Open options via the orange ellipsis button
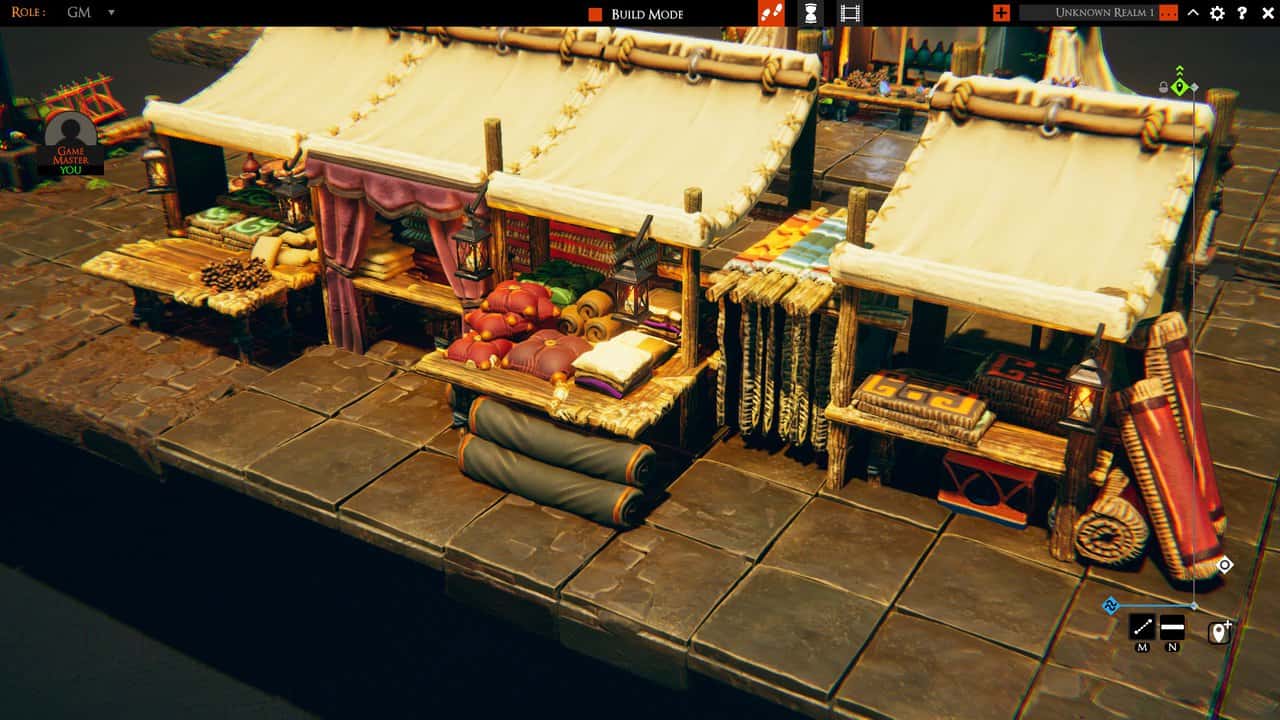This screenshot has height=720, width=1280. tap(1168, 12)
